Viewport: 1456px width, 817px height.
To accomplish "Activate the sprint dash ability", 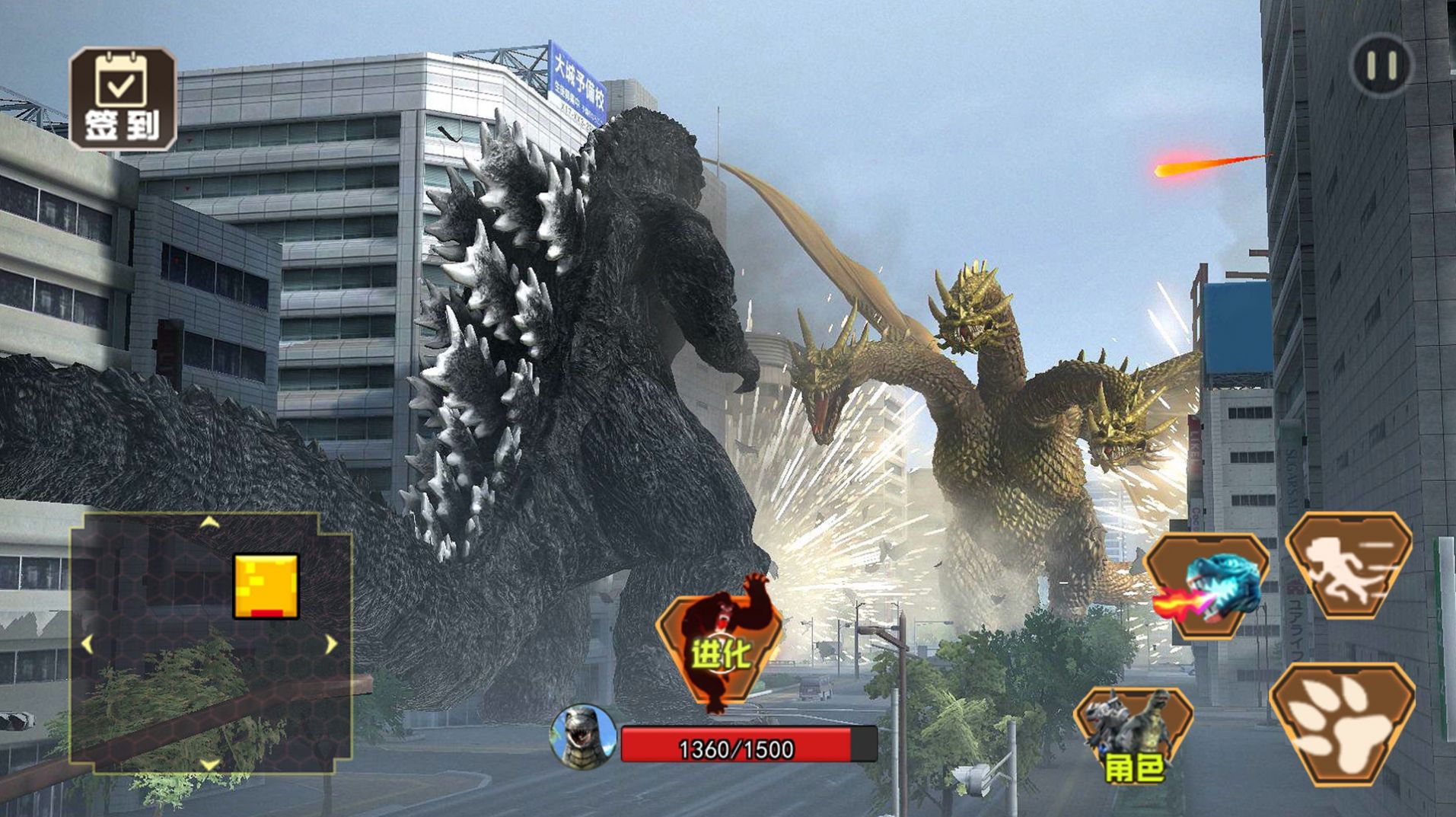I will (1348, 565).
